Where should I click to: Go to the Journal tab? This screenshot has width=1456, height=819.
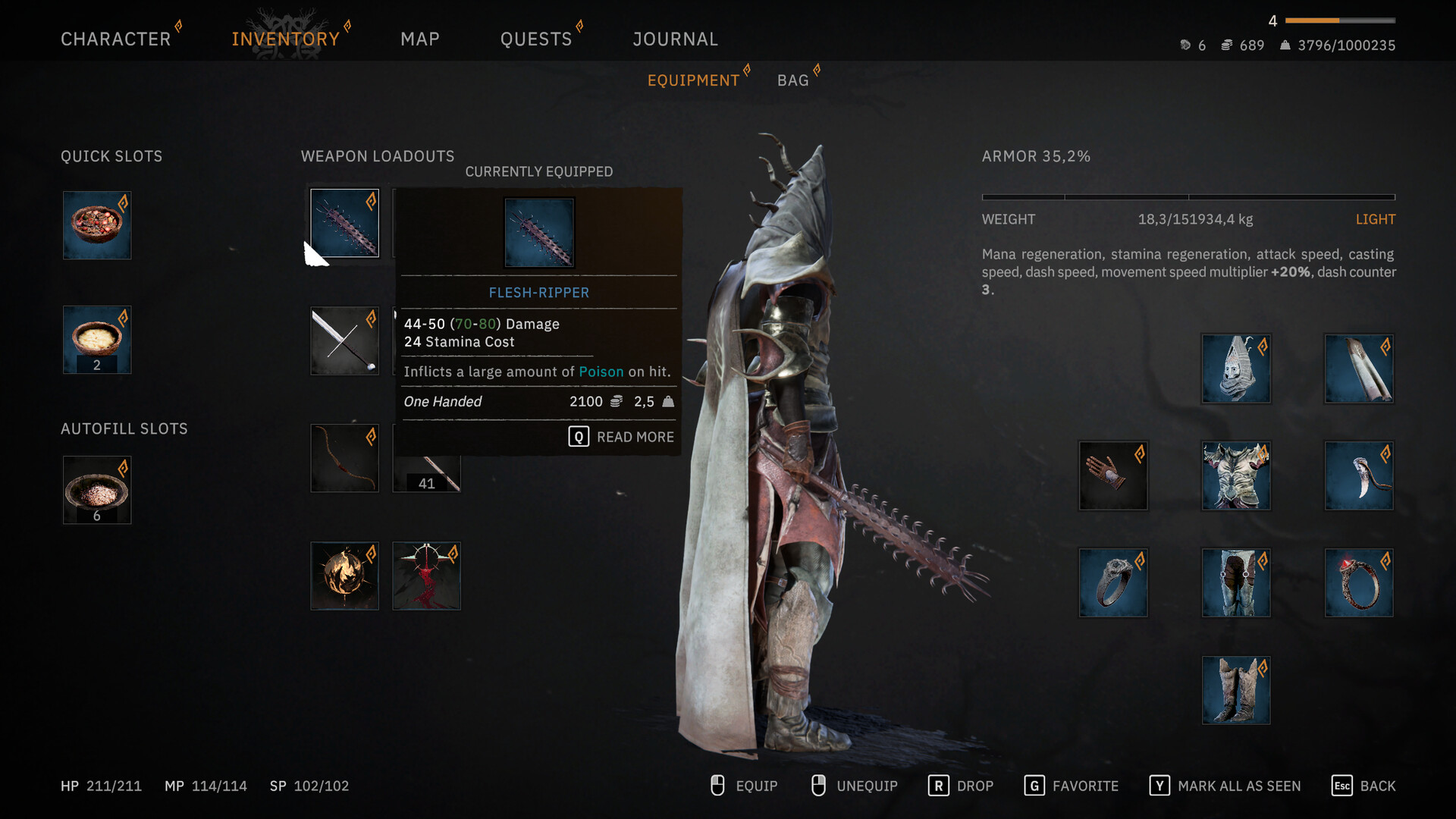(x=675, y=39)
